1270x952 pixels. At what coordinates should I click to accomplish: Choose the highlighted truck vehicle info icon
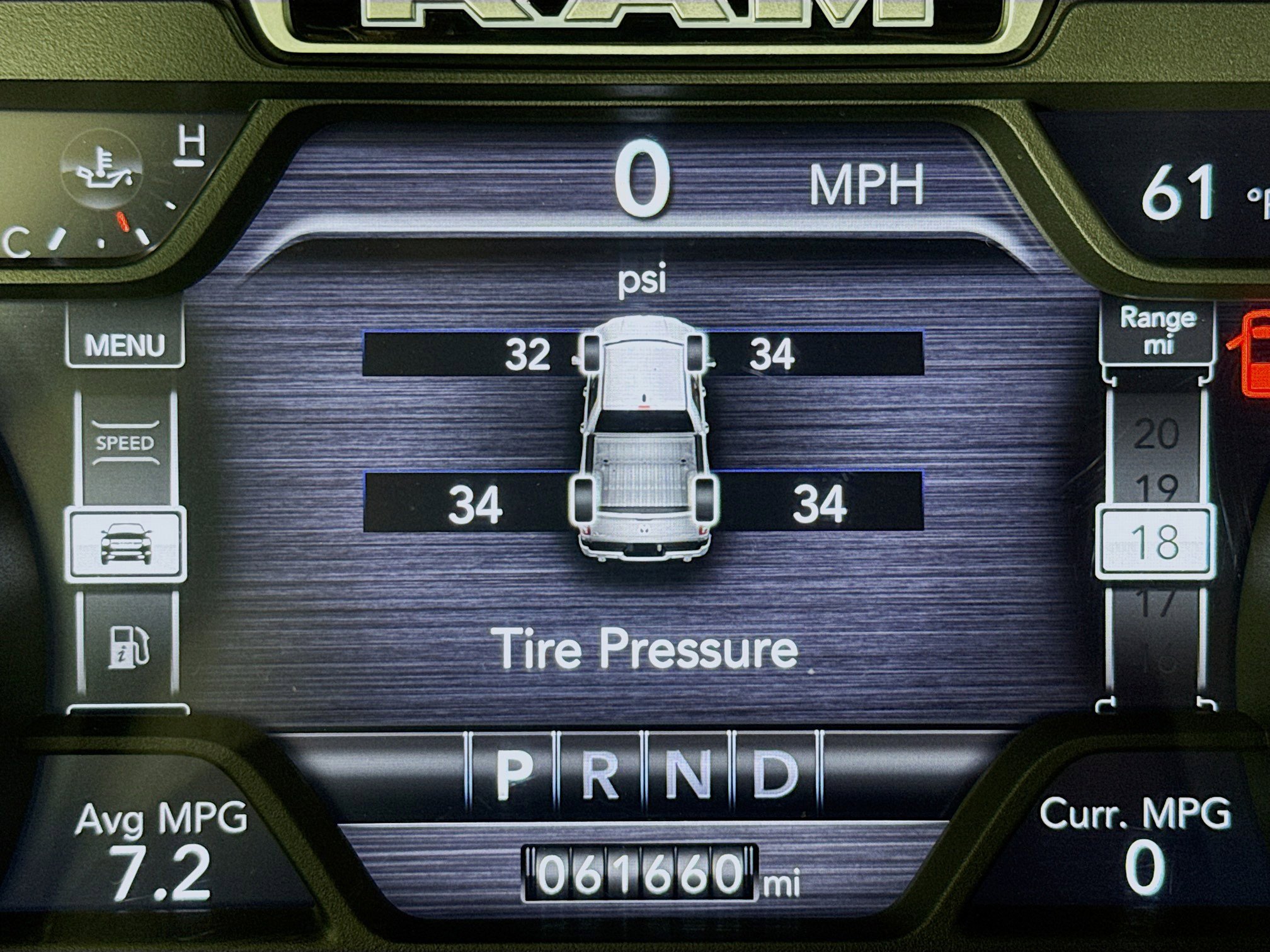pos(126,545)
